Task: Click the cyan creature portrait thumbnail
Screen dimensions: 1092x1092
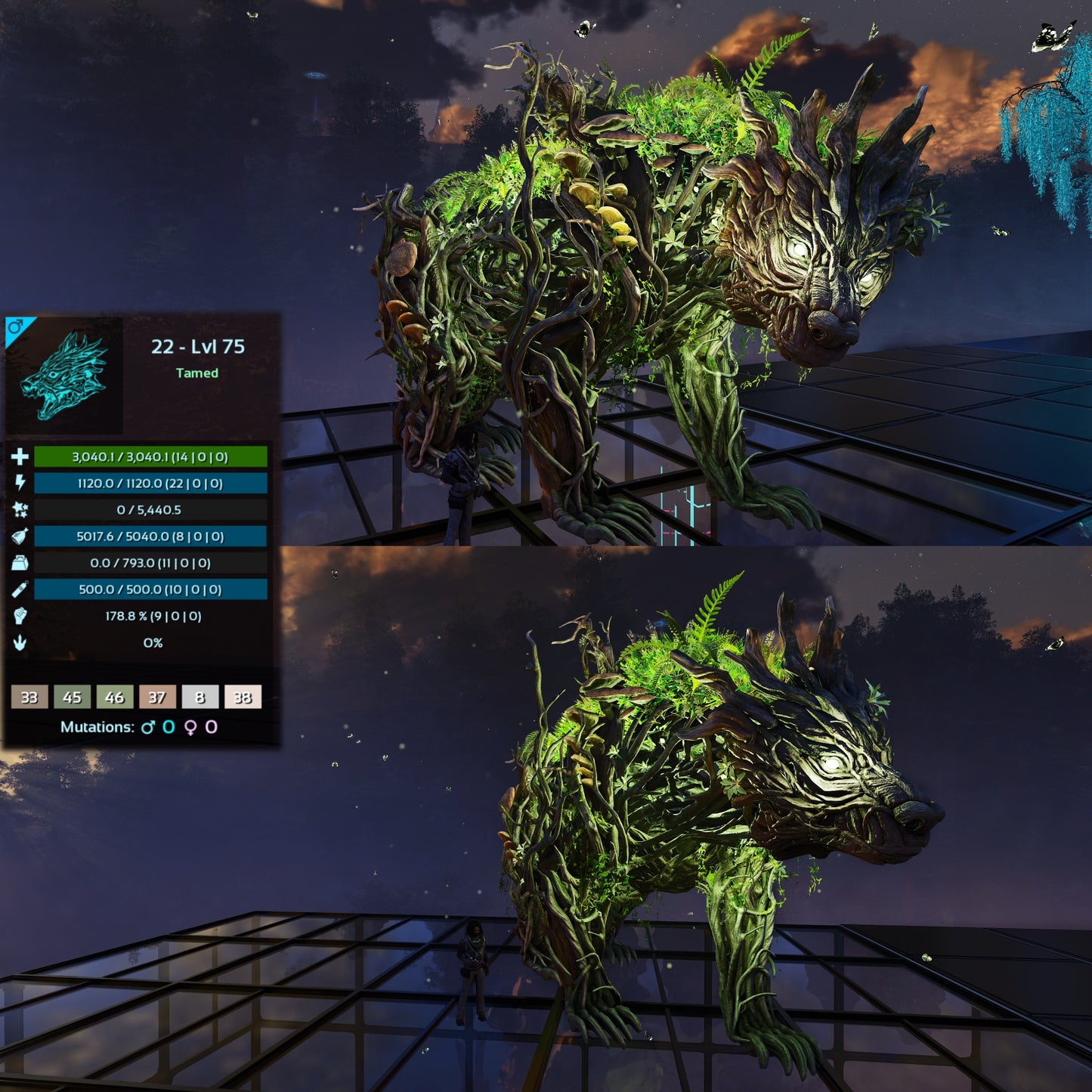Action: coord(65,376)
